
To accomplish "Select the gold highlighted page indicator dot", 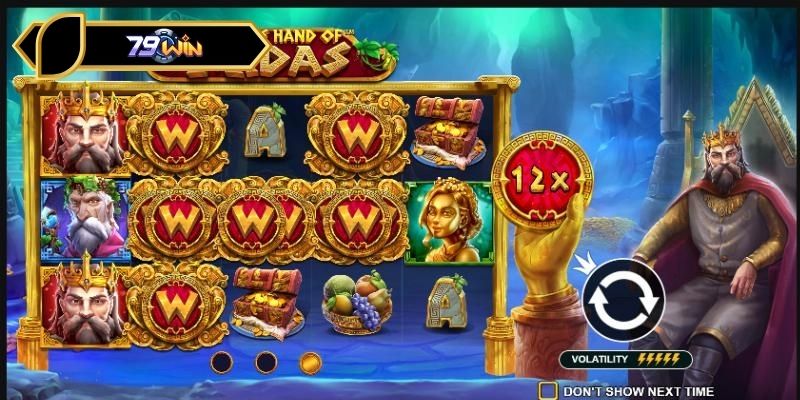I will point(311,361).
